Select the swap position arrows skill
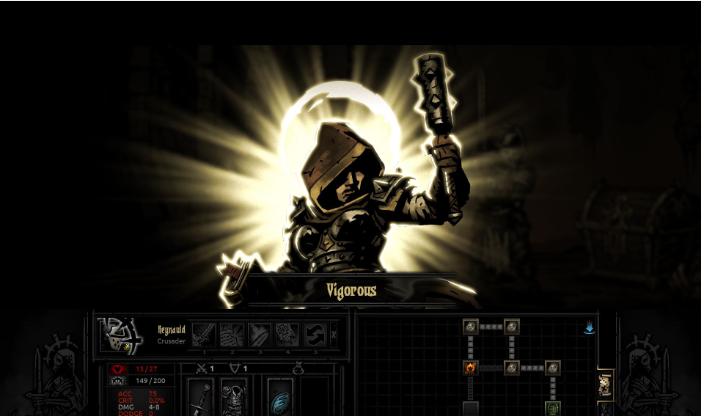The image size is (701, 416). [x=315, y=334]
